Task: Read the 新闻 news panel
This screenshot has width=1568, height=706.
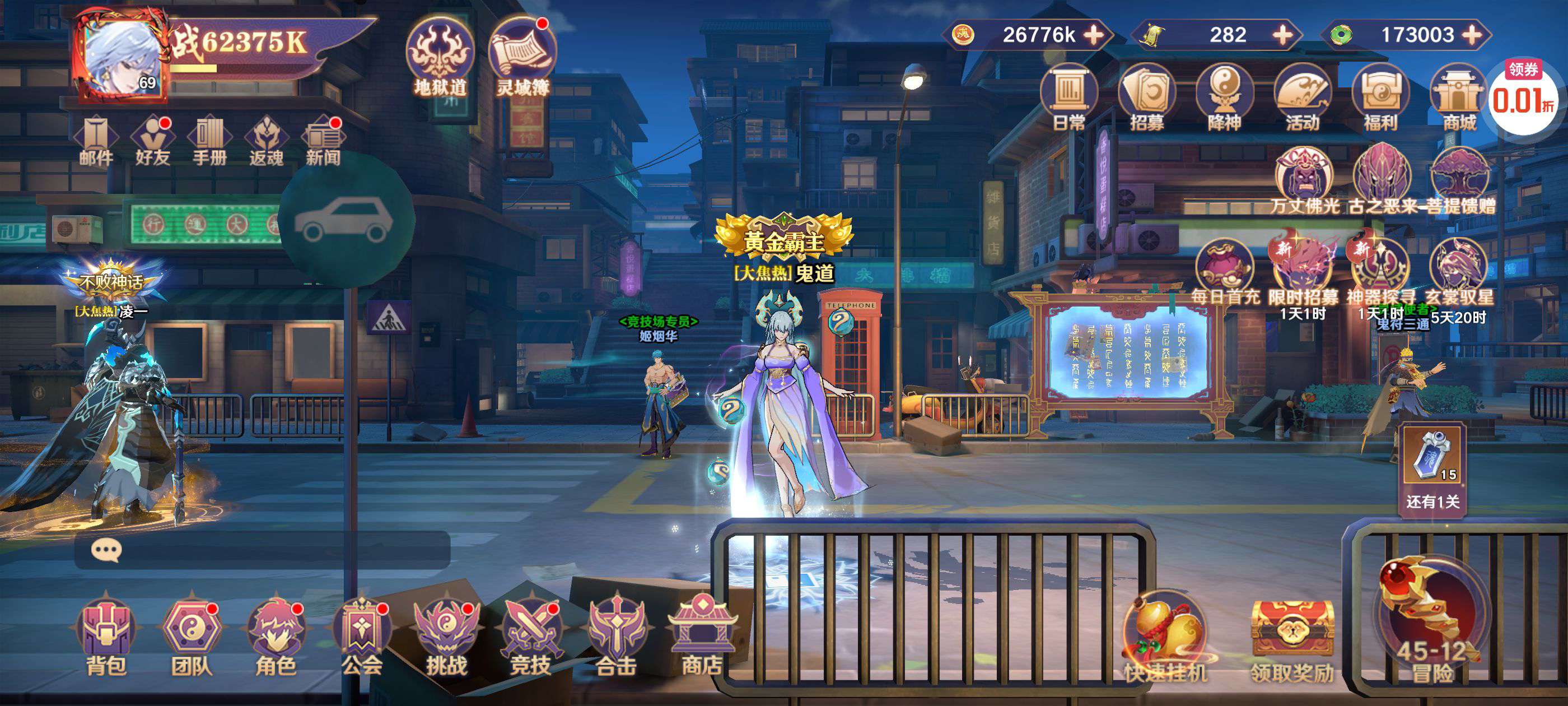Action: (x=323, y=140)
